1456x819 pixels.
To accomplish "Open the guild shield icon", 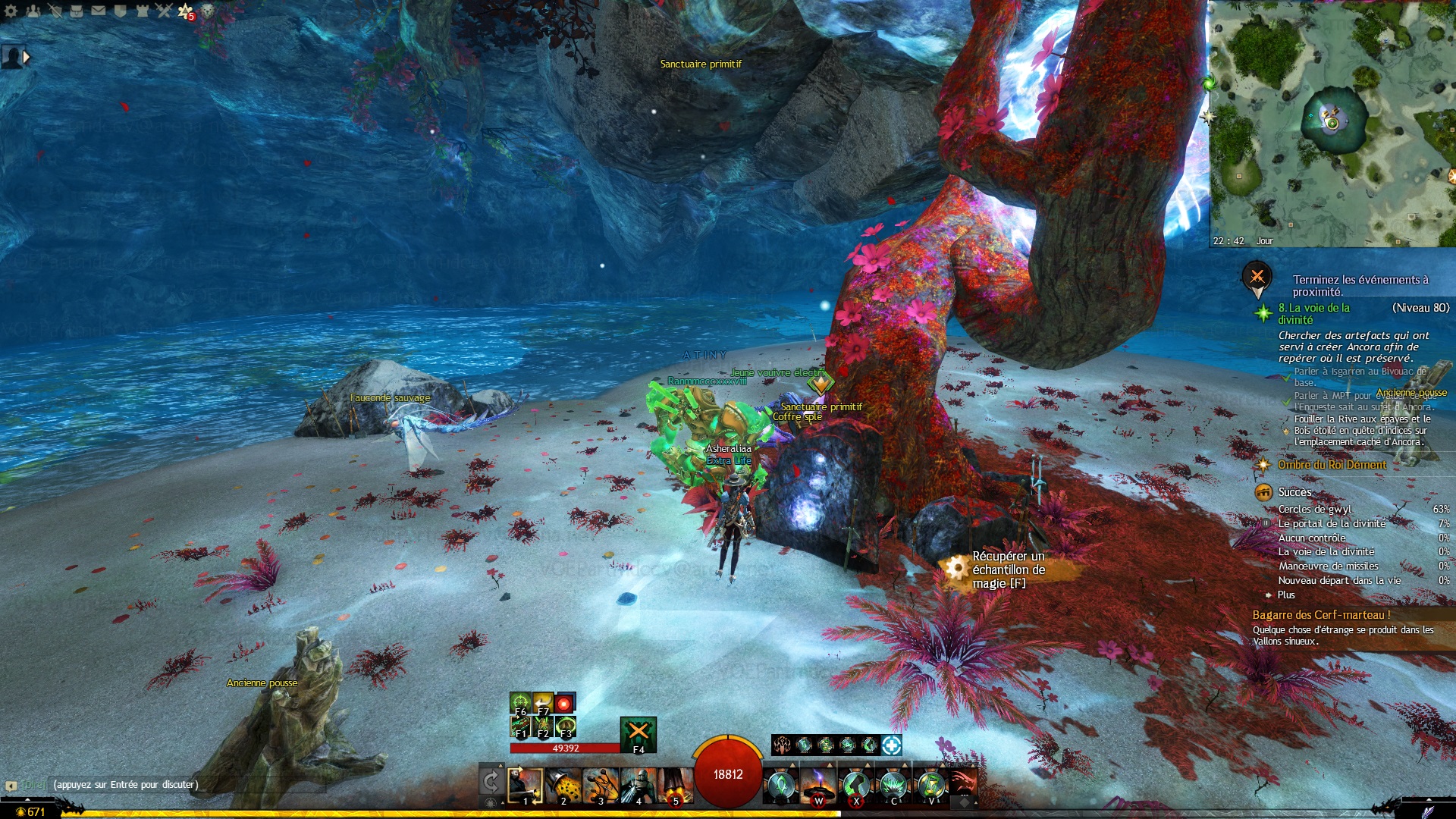I will coord(121,11).
